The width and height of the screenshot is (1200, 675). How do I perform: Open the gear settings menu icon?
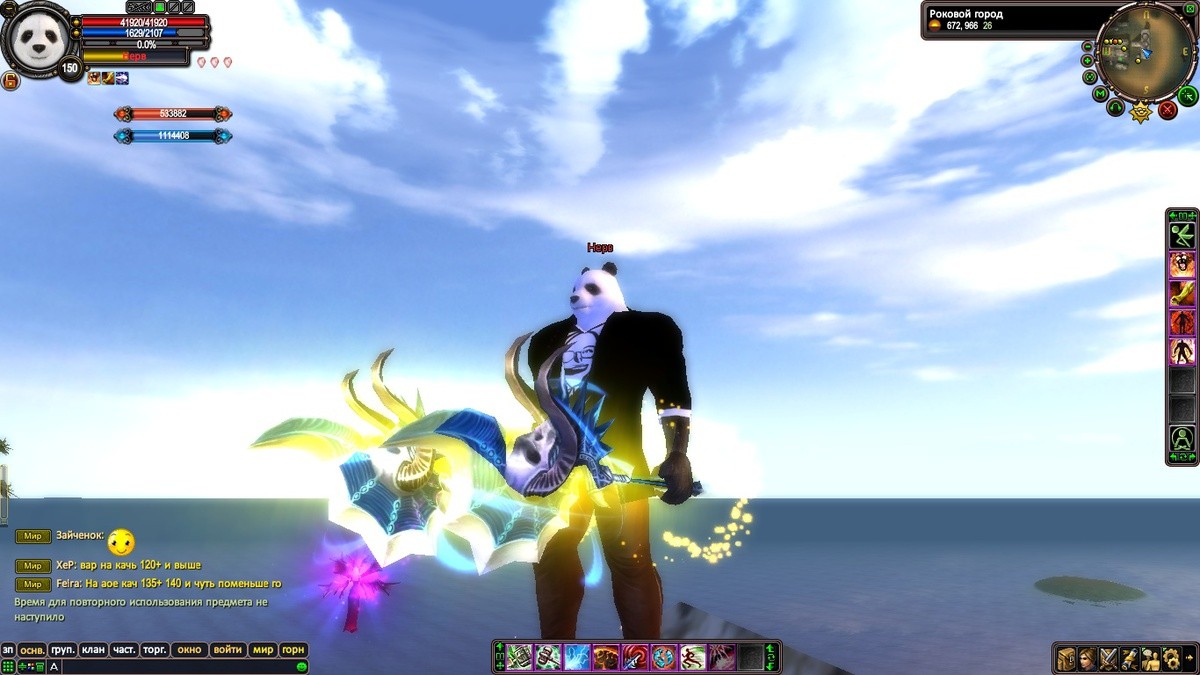point(1169,659)
